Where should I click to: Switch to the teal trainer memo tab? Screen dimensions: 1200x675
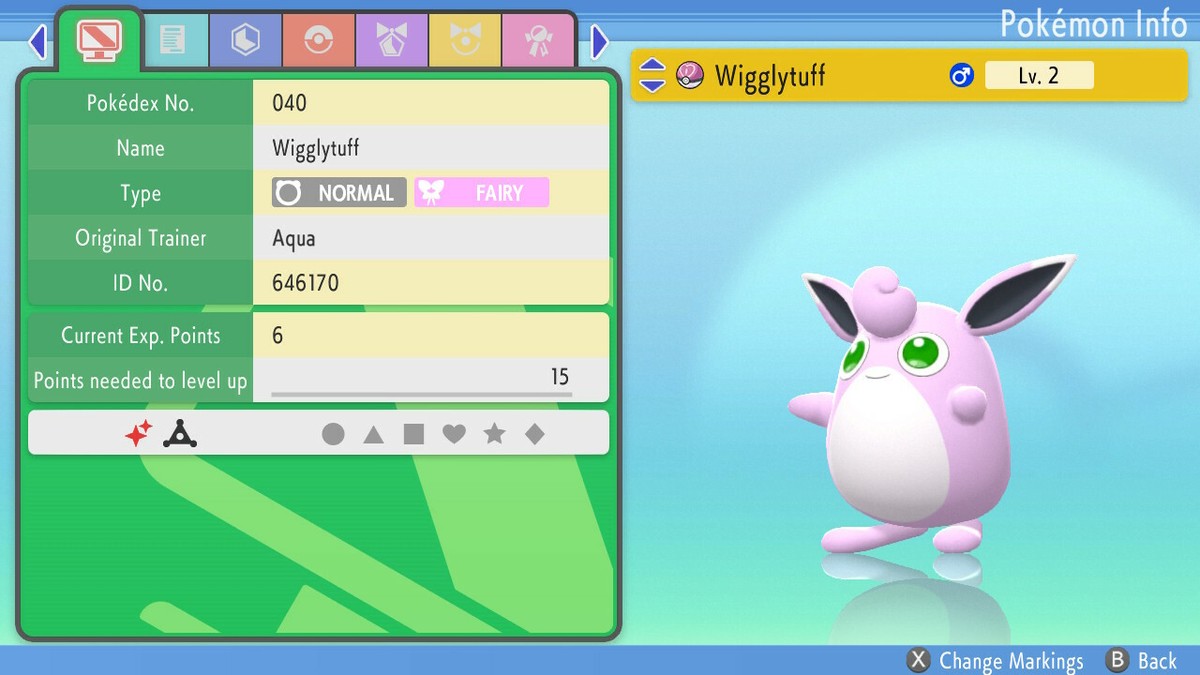click(x=172, y=41)
